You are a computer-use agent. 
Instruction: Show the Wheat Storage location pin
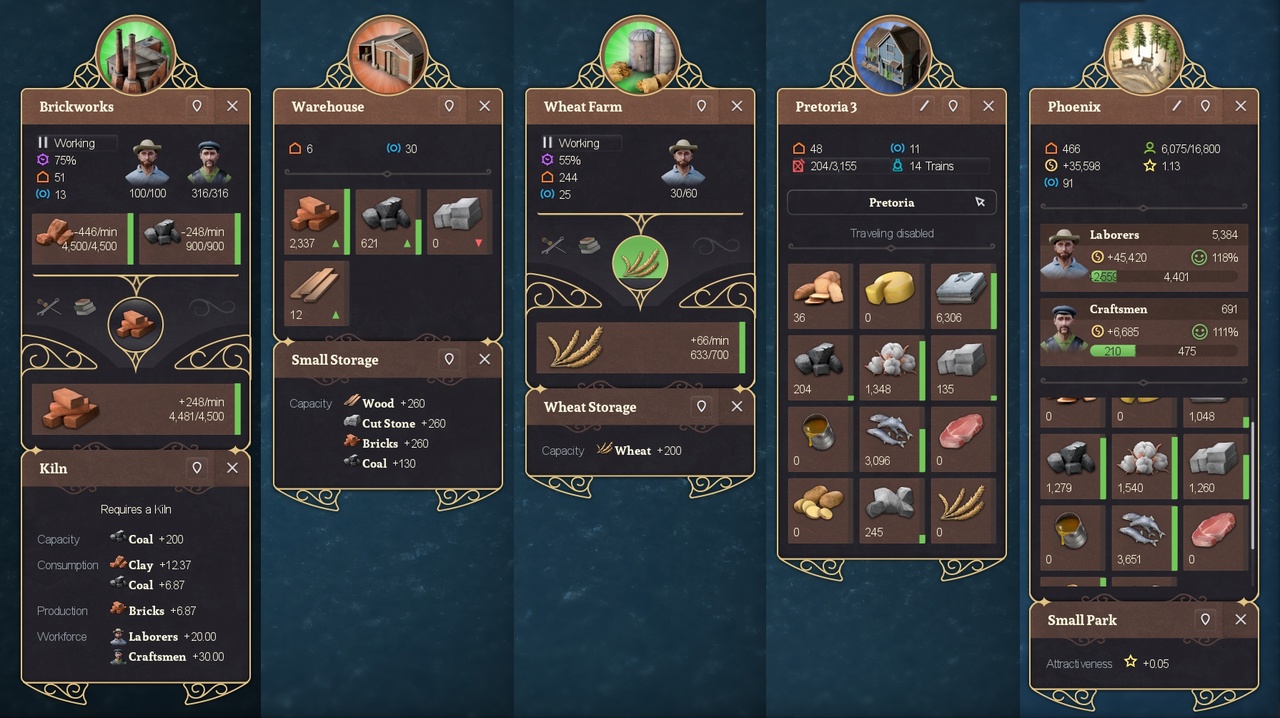click(701, 407)
